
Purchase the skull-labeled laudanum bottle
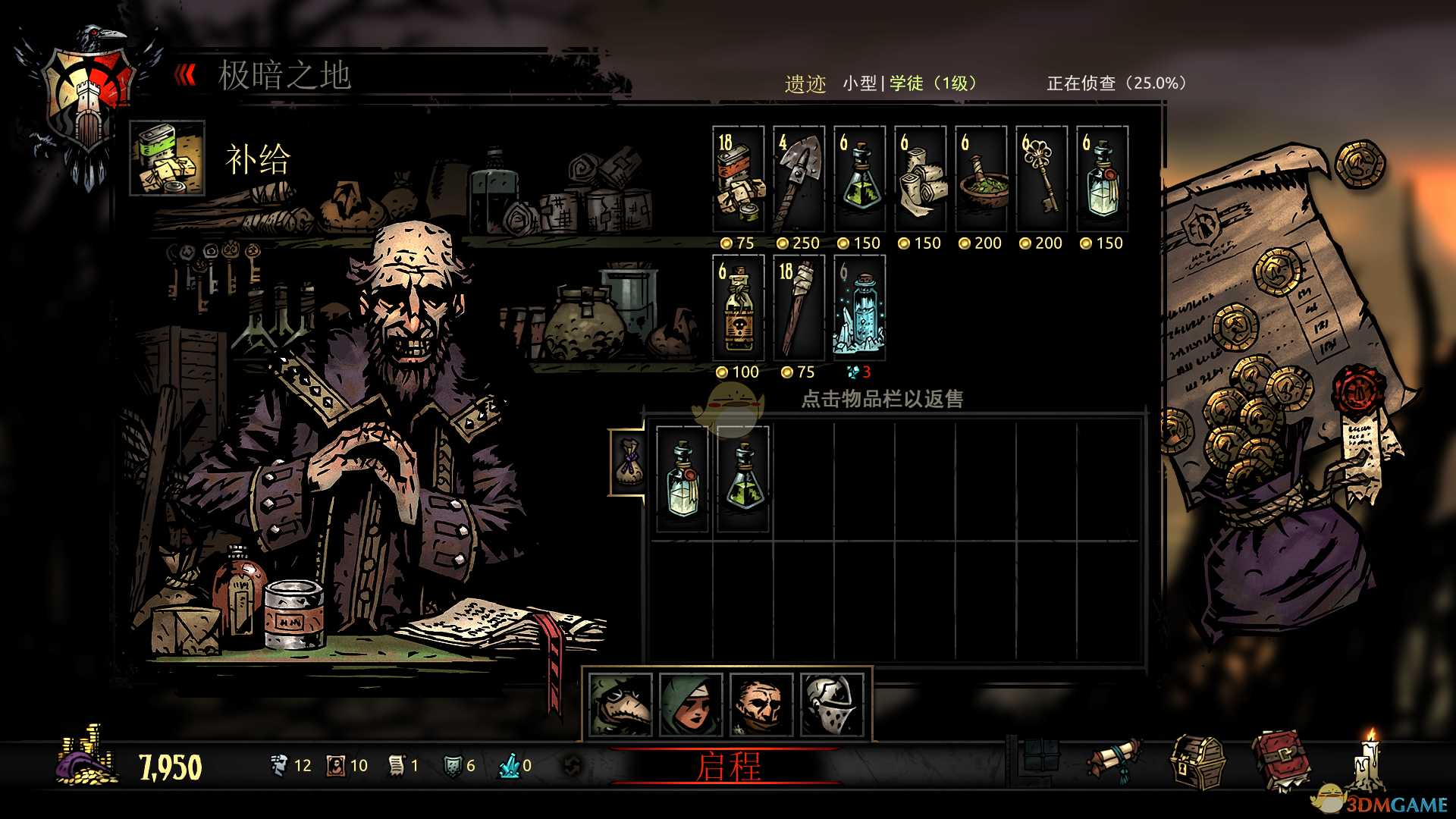point(738,309)
